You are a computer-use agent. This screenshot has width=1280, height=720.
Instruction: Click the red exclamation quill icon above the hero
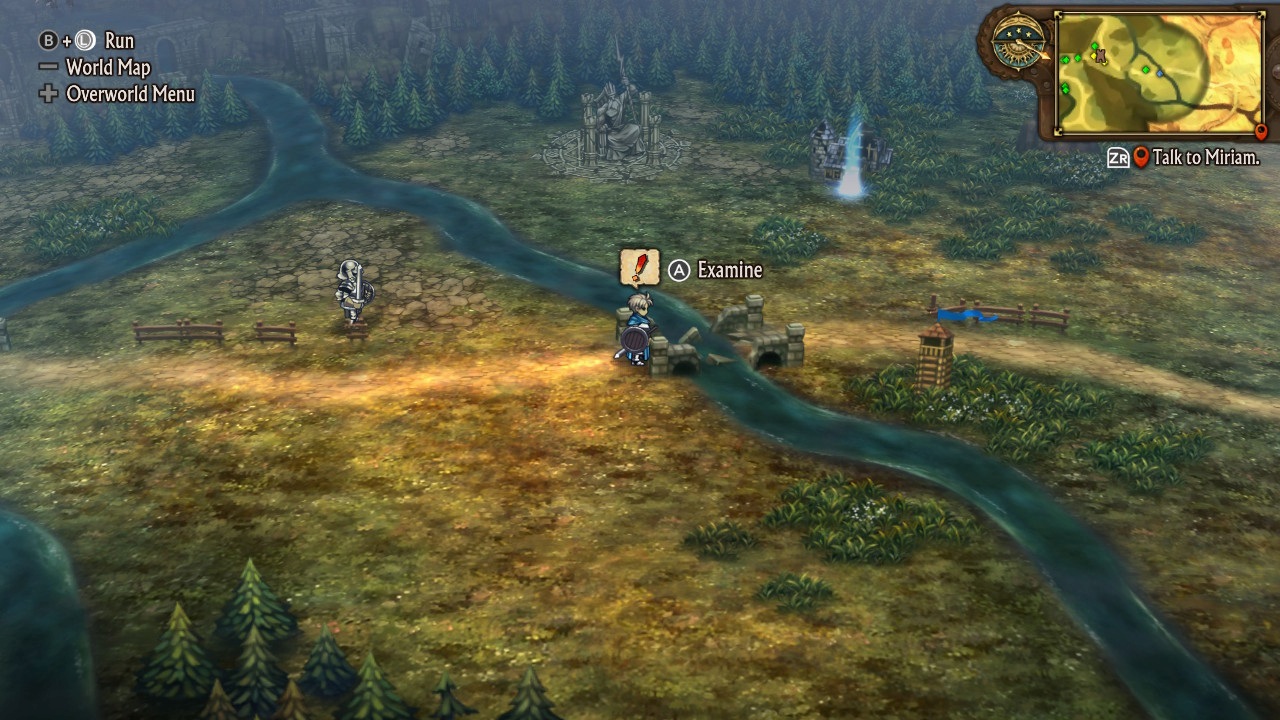point(640,267)
